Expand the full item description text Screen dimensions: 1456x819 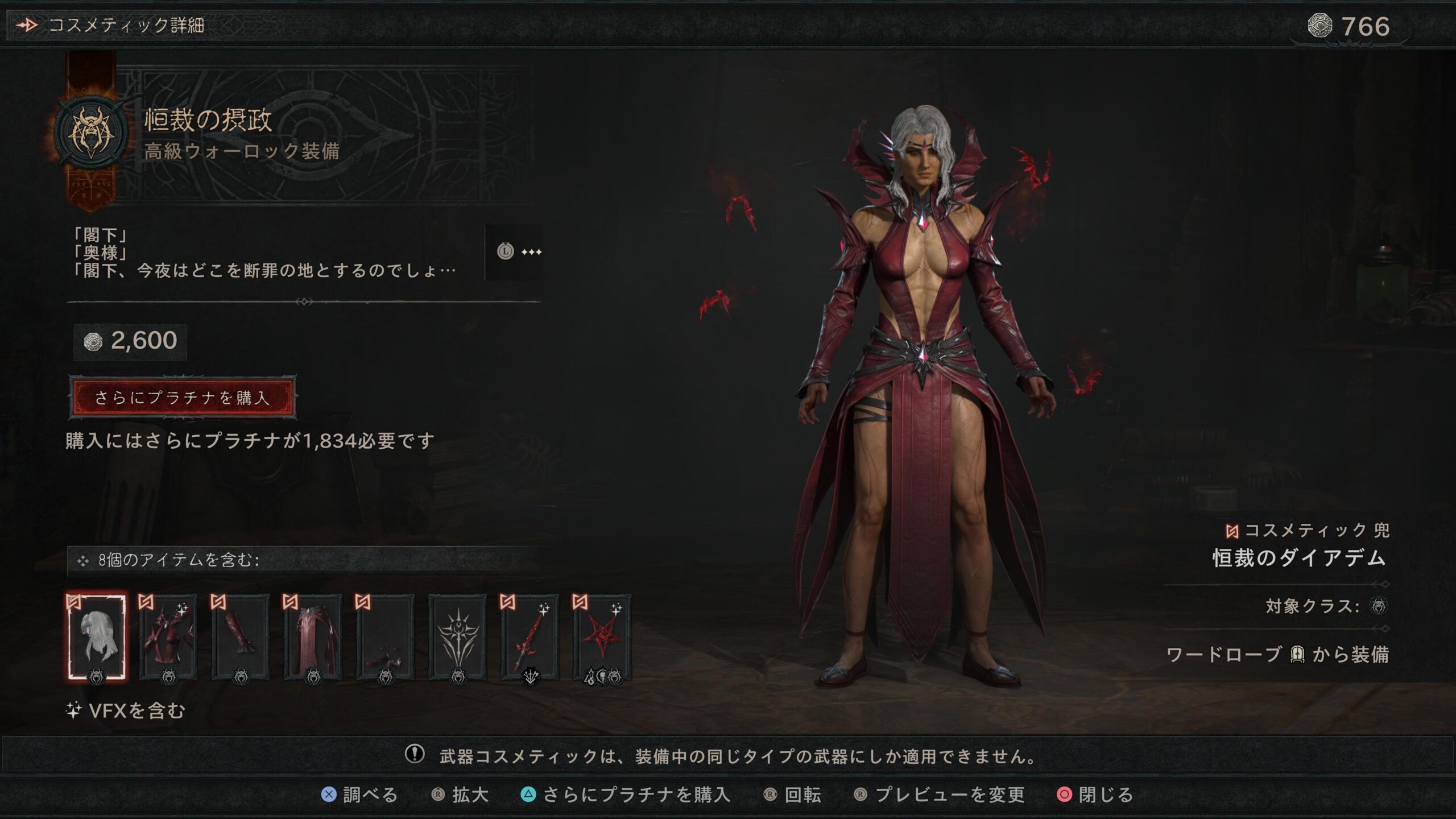(515, 252)
